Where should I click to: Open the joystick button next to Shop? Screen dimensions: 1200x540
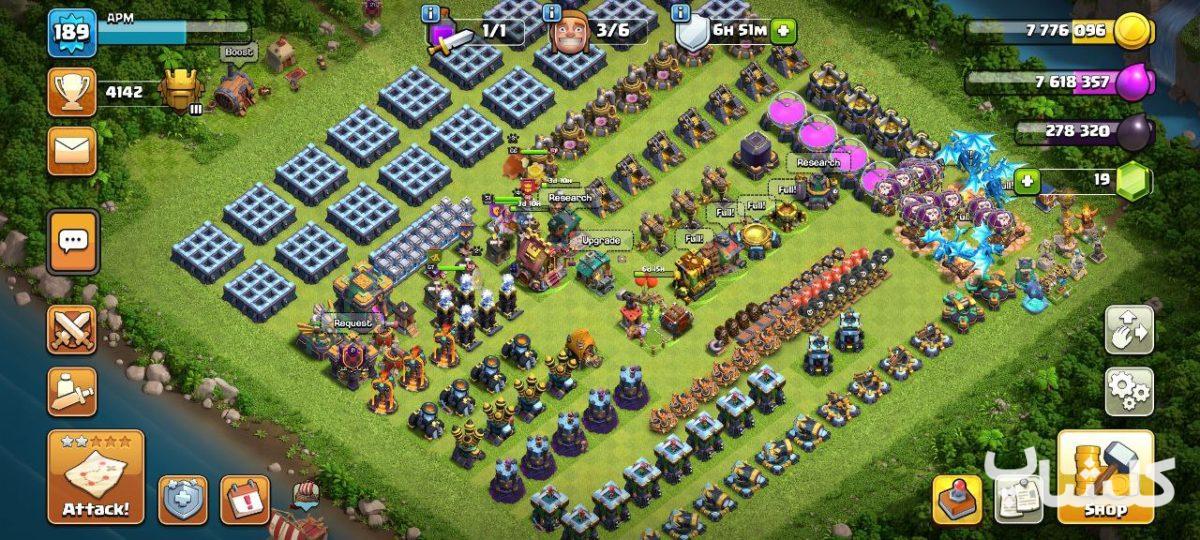tap(957, 498)
